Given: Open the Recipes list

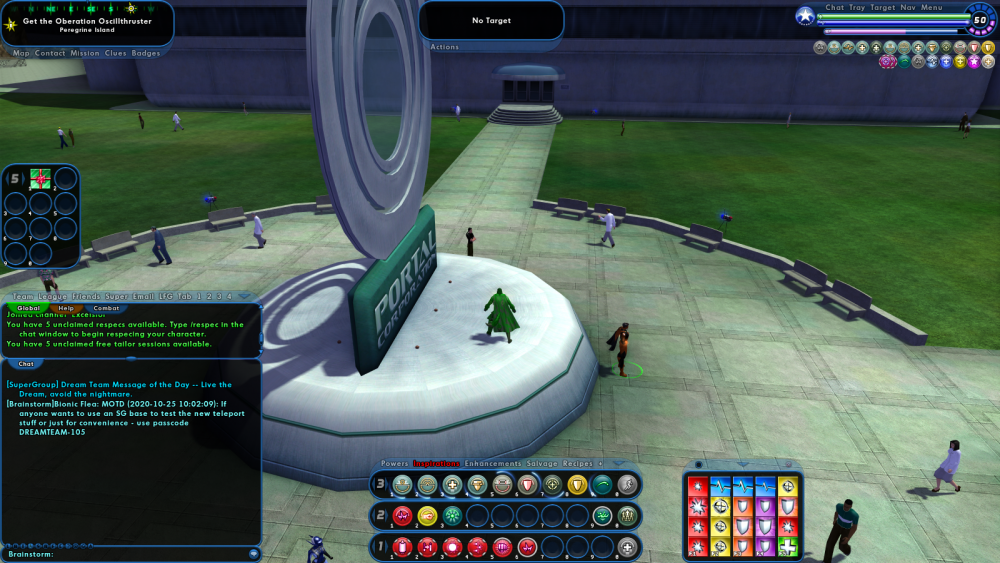Looking at the screenshot, I should tap(579, 464).
